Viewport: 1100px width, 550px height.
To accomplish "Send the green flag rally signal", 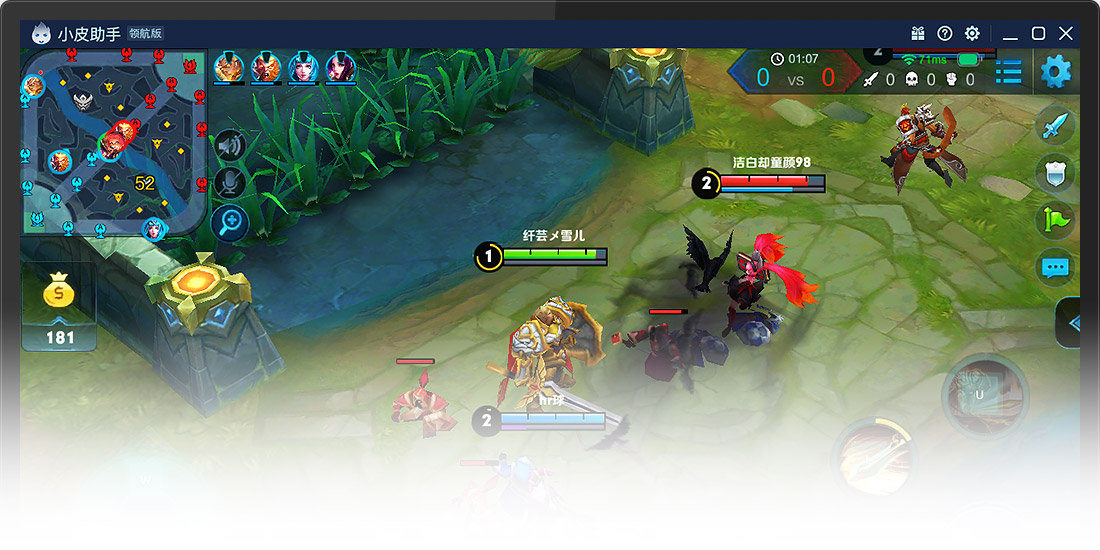I will coord(1056,220).
